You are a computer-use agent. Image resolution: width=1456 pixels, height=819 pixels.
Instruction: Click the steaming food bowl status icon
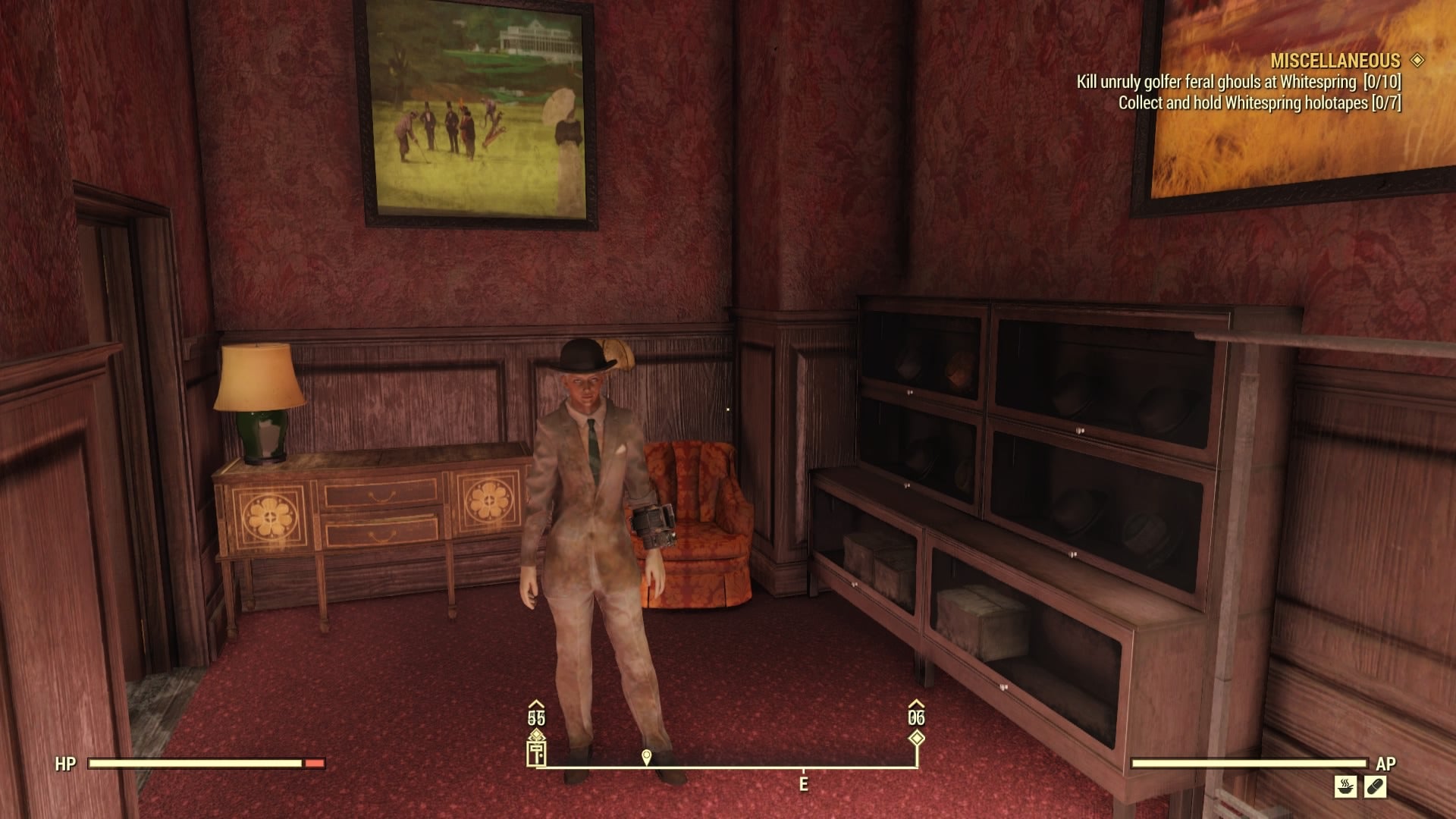pyautogui.click(x=1345, y=786)
